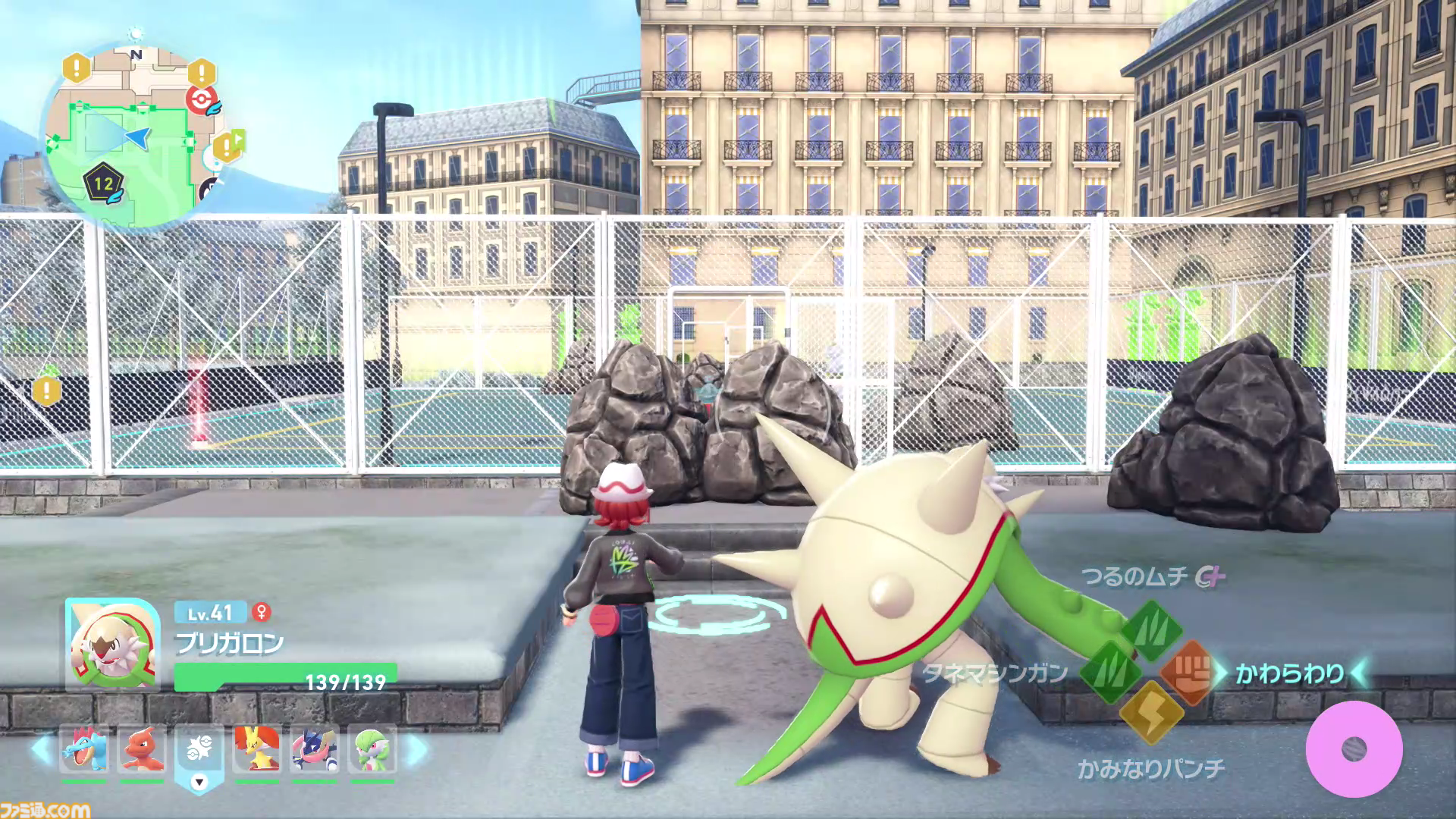Click the level 12 wild zone marker
Image resolution: width=1456 pixels, height=819 pixels.
click(x=104, y=183)
